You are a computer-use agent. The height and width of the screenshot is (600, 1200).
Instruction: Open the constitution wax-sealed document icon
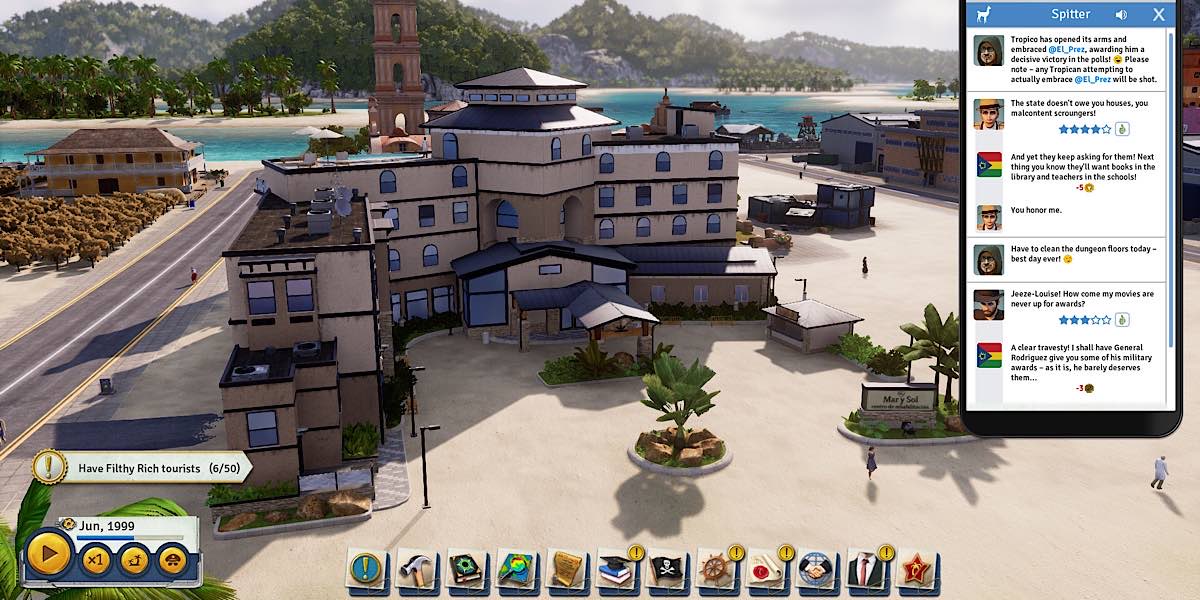tap(766, 569)
